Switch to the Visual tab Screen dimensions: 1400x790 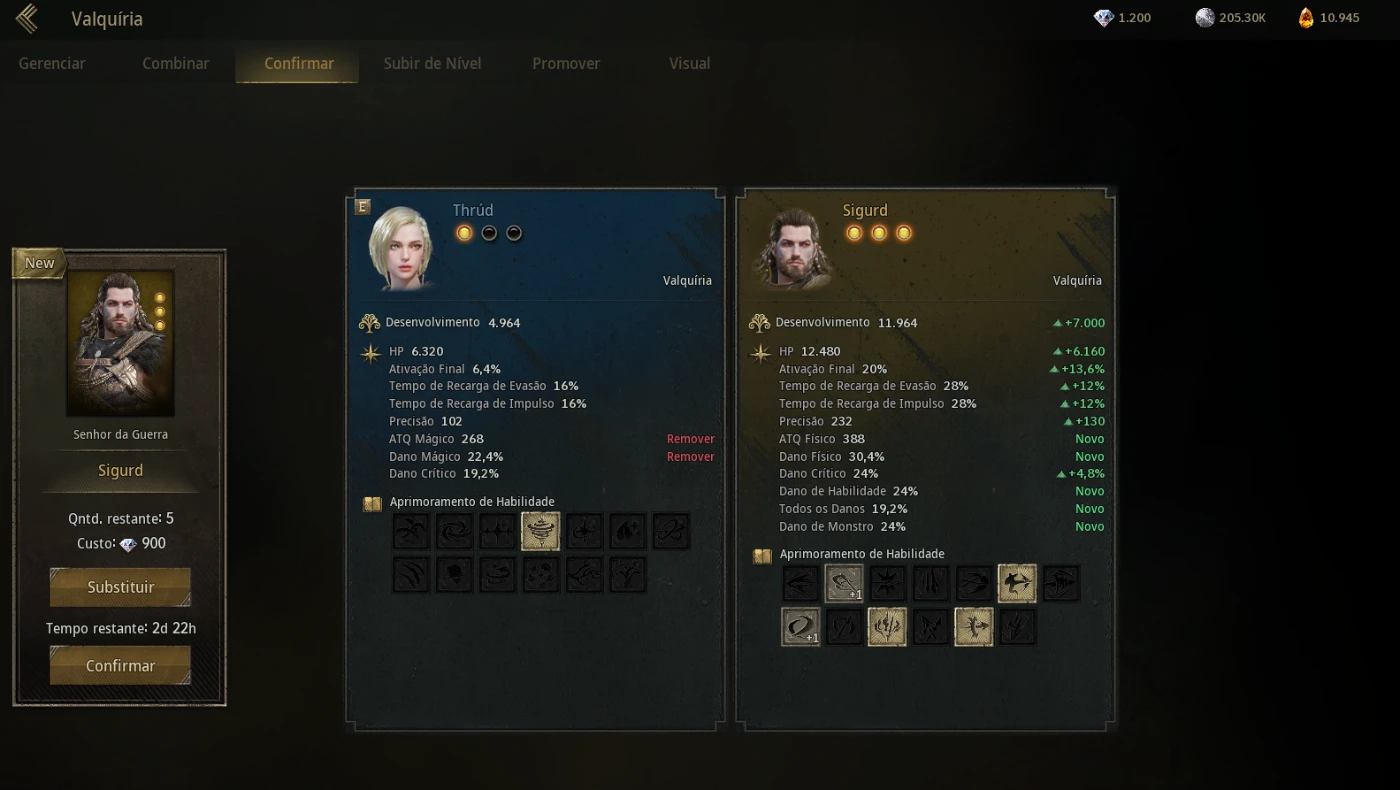pos(689,63)
